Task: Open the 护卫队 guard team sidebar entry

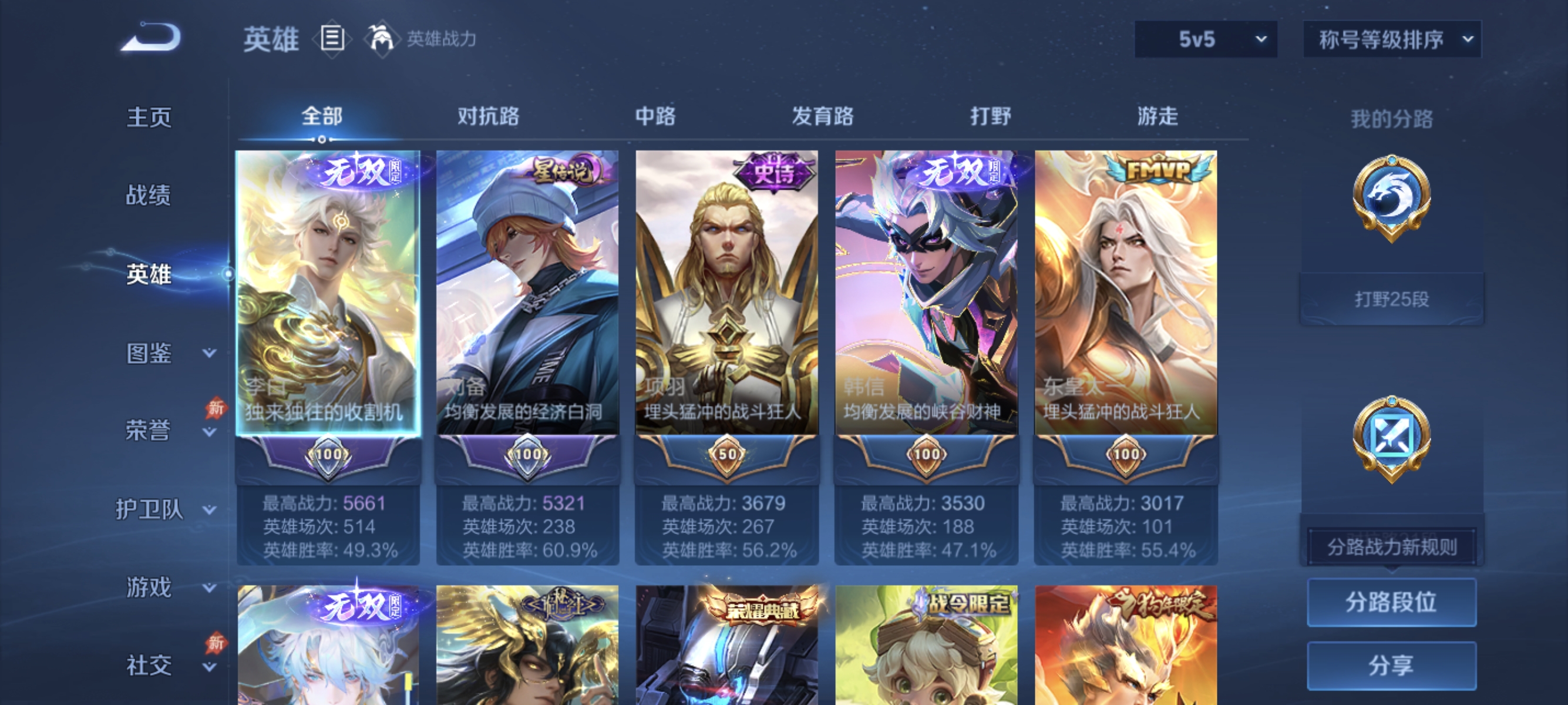Action: pos(150,511)
